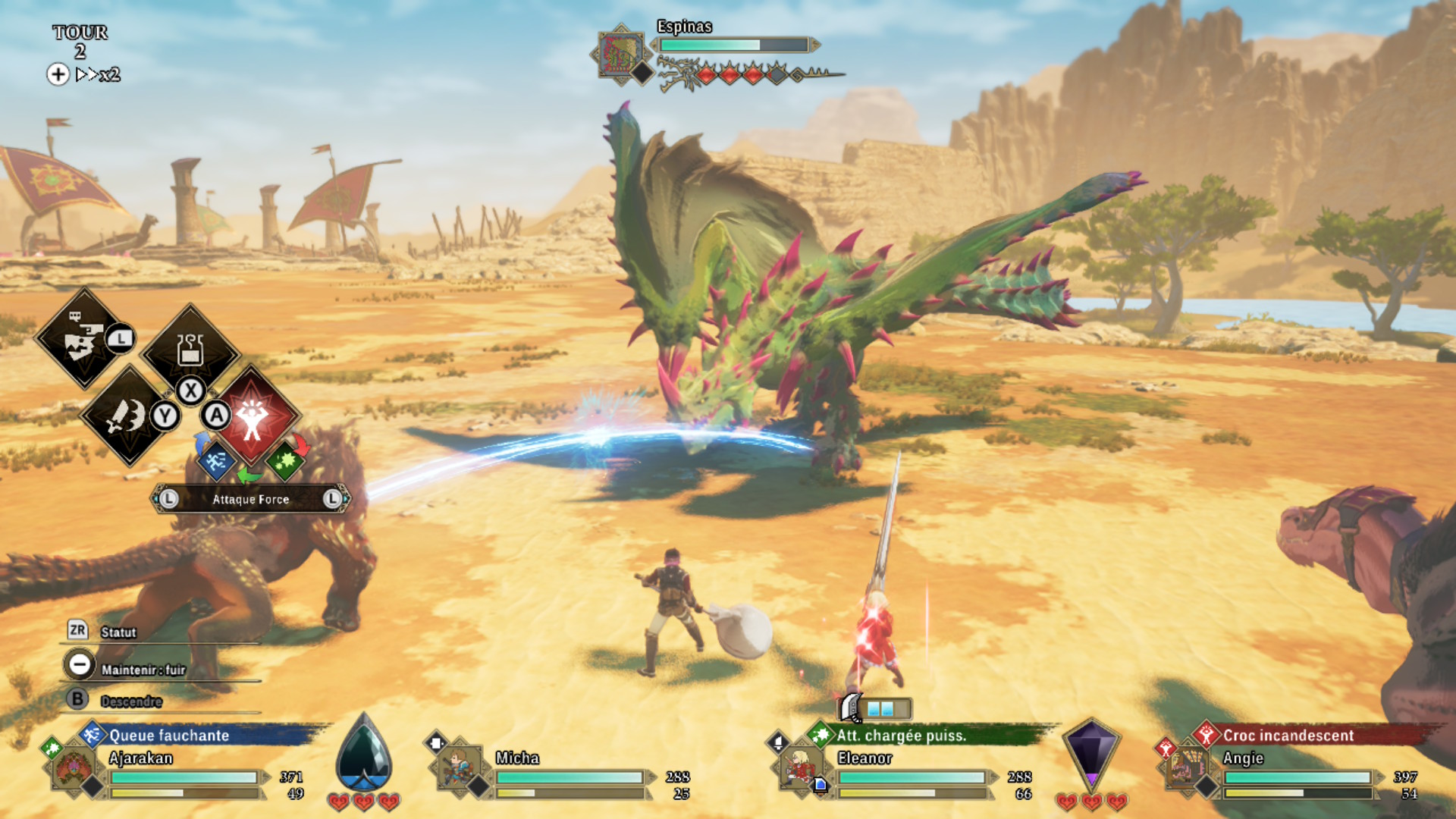Click the Maintenir : fuir flee option
The height and width of the screenshot is (819, 1456).
point(142,669)
